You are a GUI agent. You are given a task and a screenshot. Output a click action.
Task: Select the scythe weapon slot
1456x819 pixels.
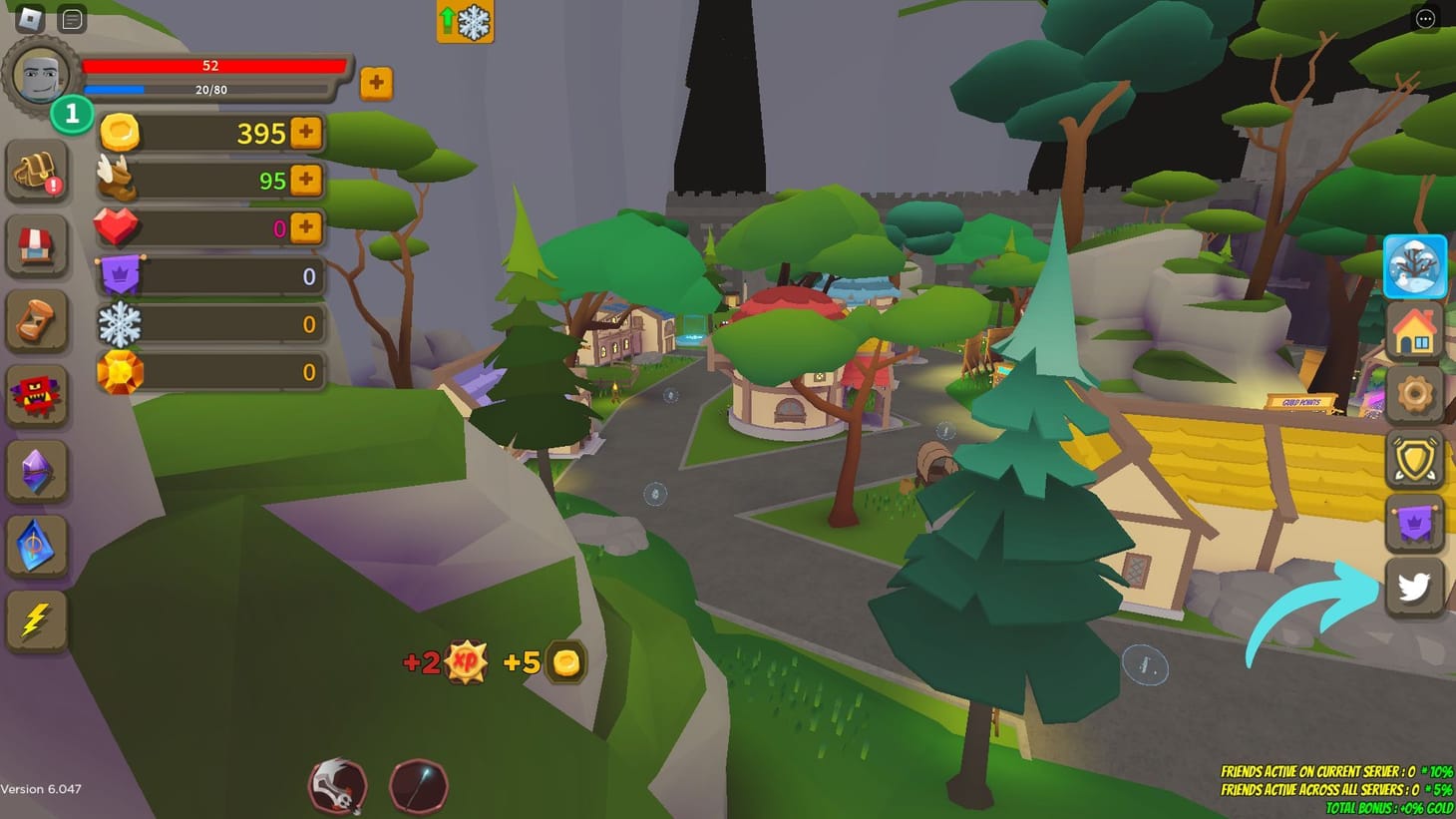(x=337, y=787)
